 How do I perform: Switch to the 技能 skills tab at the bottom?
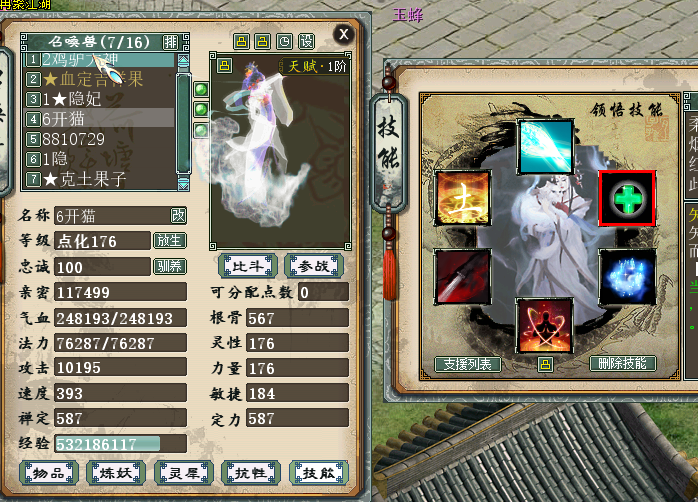click(x=319, y=473)
